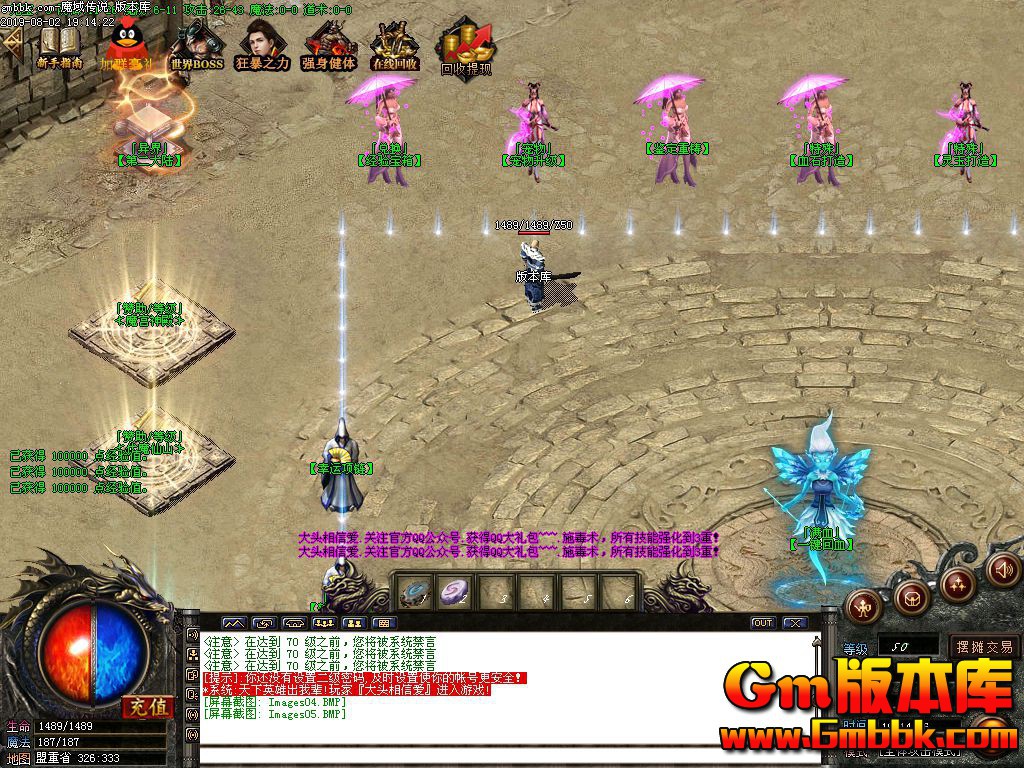This screenshot has height=768, width=1024.
Task: Open the 新手指南 beginner guide book
Action: [x=59, y=45]
